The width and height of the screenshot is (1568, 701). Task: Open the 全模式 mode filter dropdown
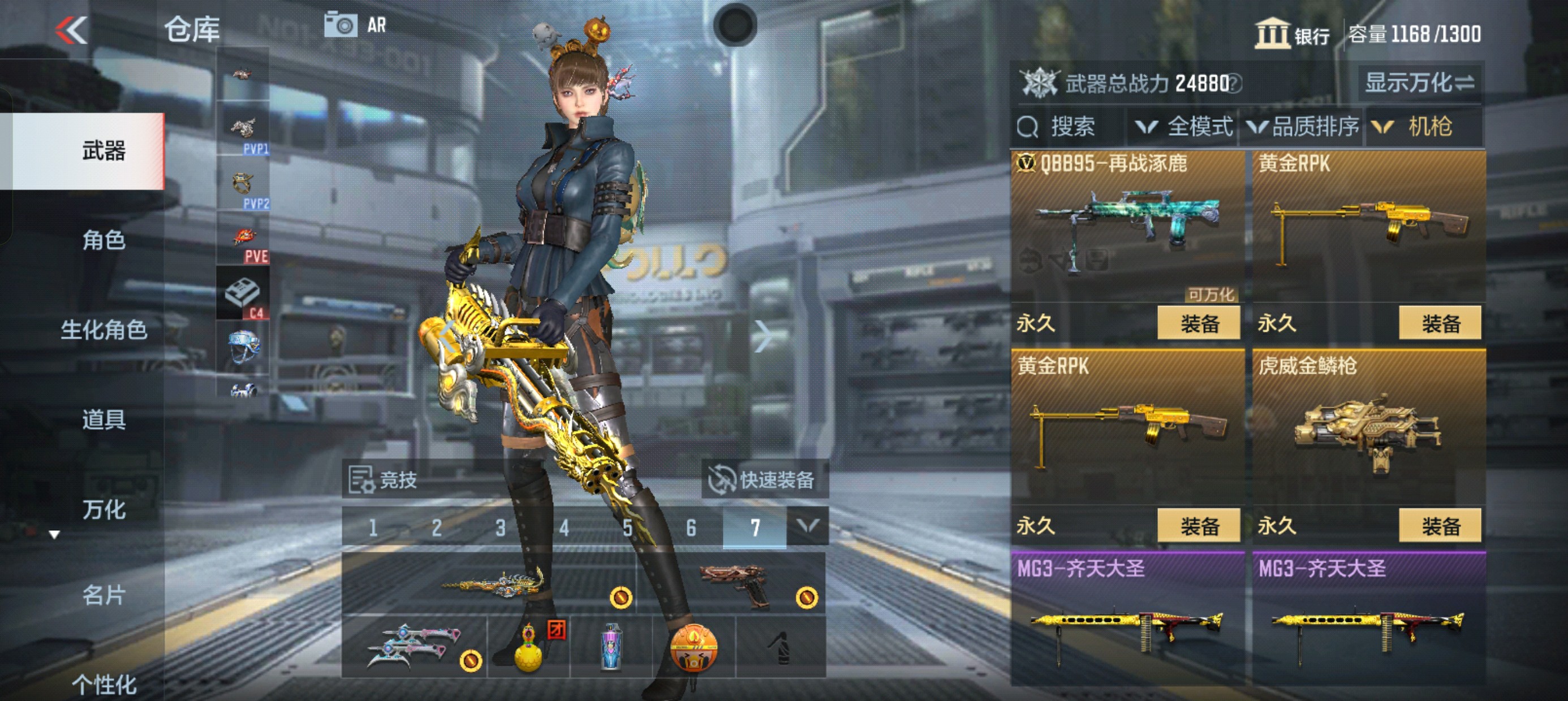pos(1184,127)
